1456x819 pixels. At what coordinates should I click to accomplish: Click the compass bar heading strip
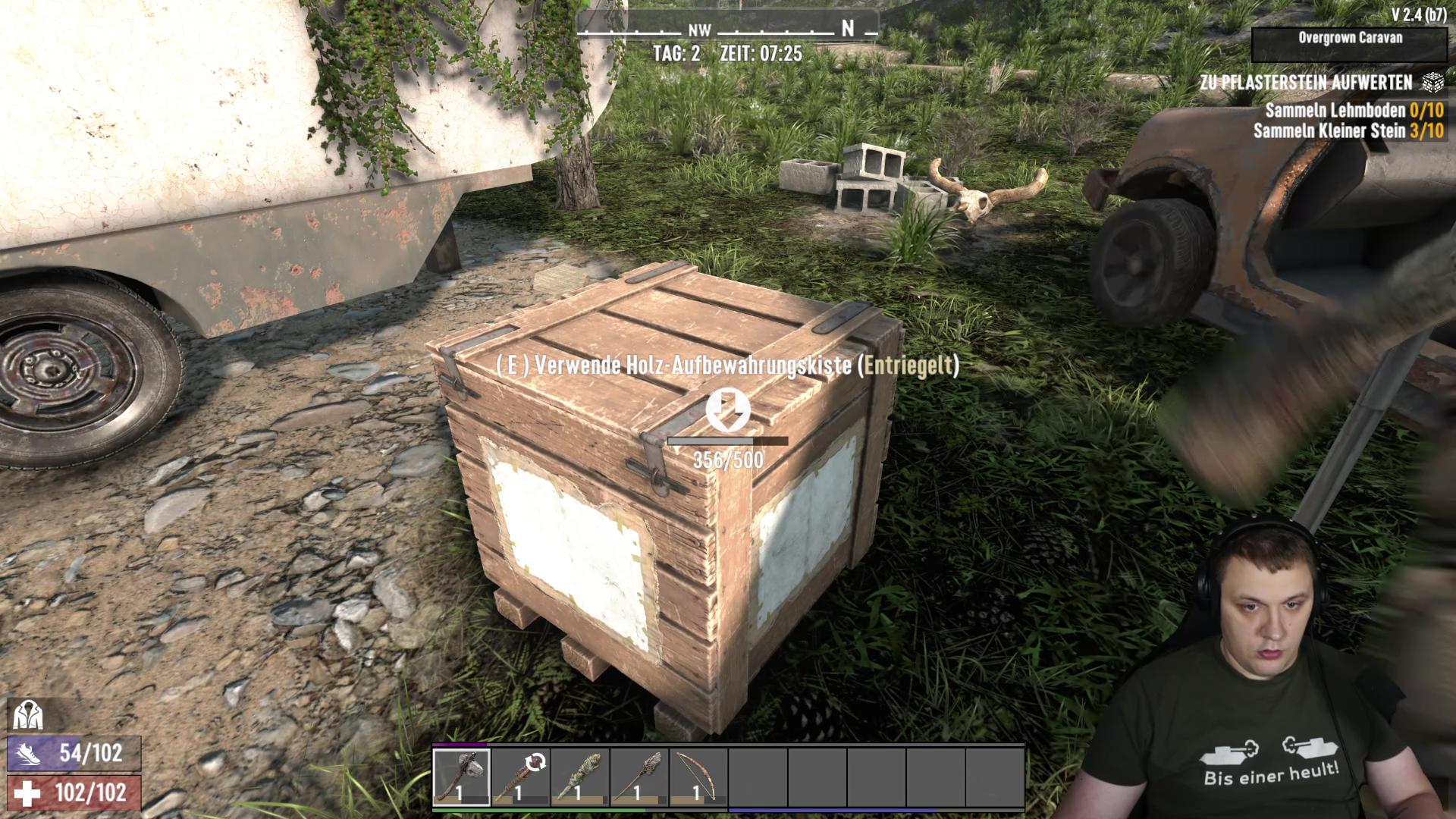[x=727, y=30]
